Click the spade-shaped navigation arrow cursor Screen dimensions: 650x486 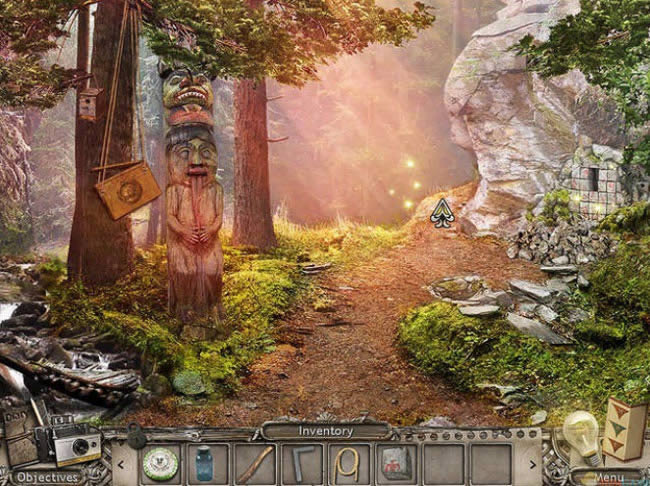(441, 211)
